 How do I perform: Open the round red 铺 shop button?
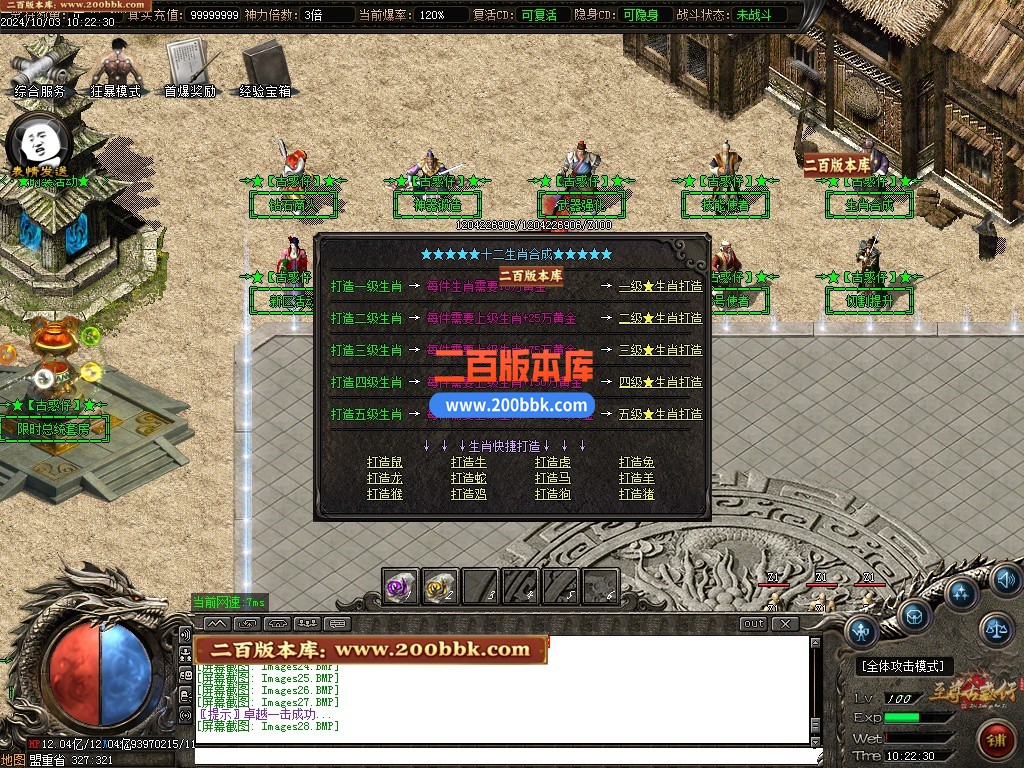point(995,741)
